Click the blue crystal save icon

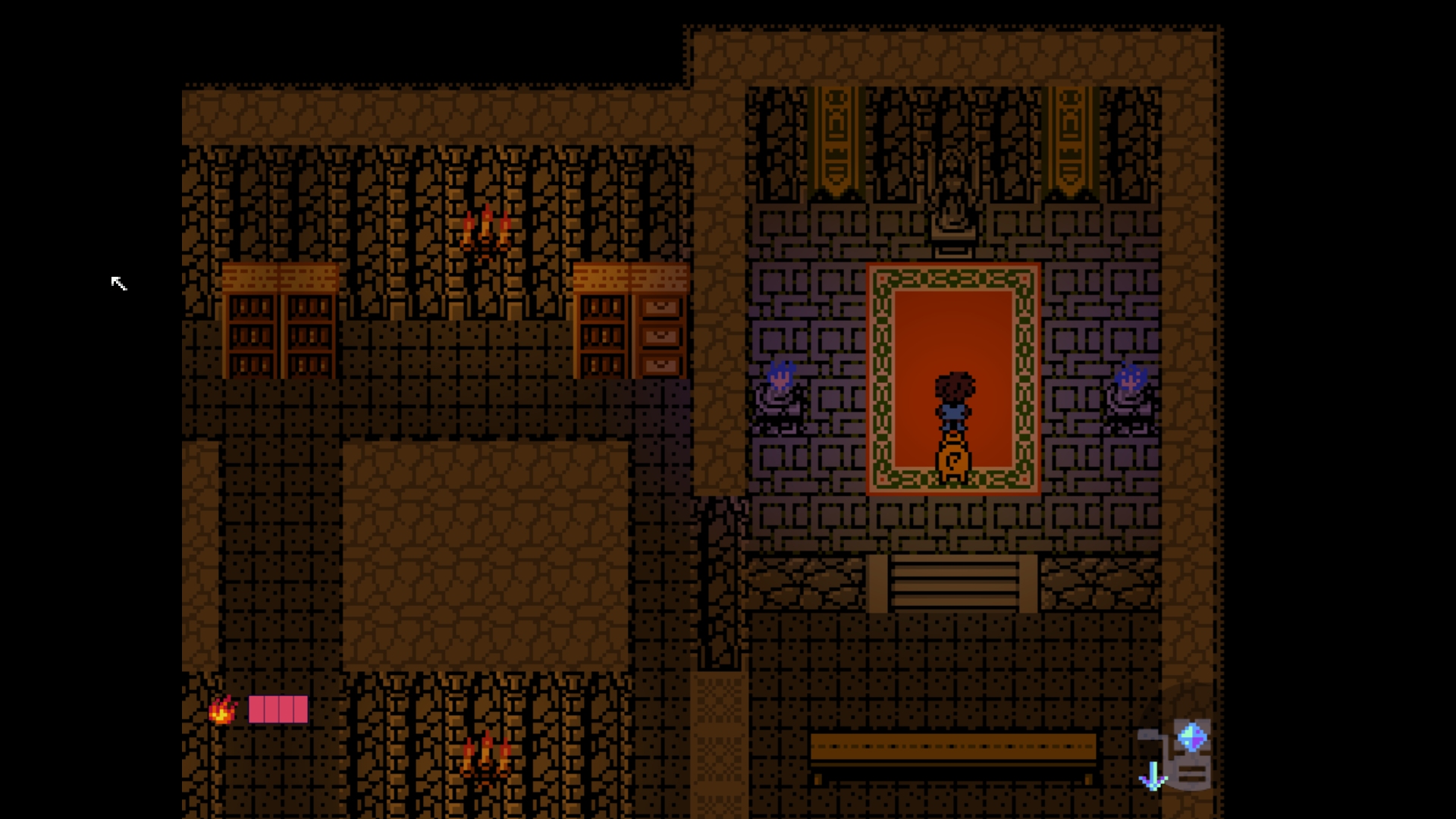pyautogui.click(x=1191, y=736)
